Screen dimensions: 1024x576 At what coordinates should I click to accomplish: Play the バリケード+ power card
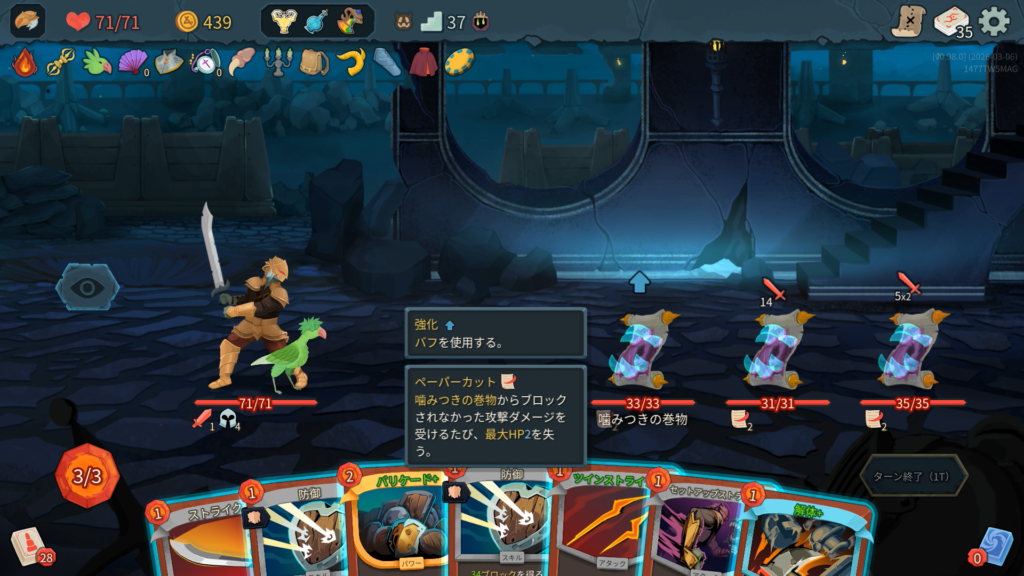tap(395, 525)
